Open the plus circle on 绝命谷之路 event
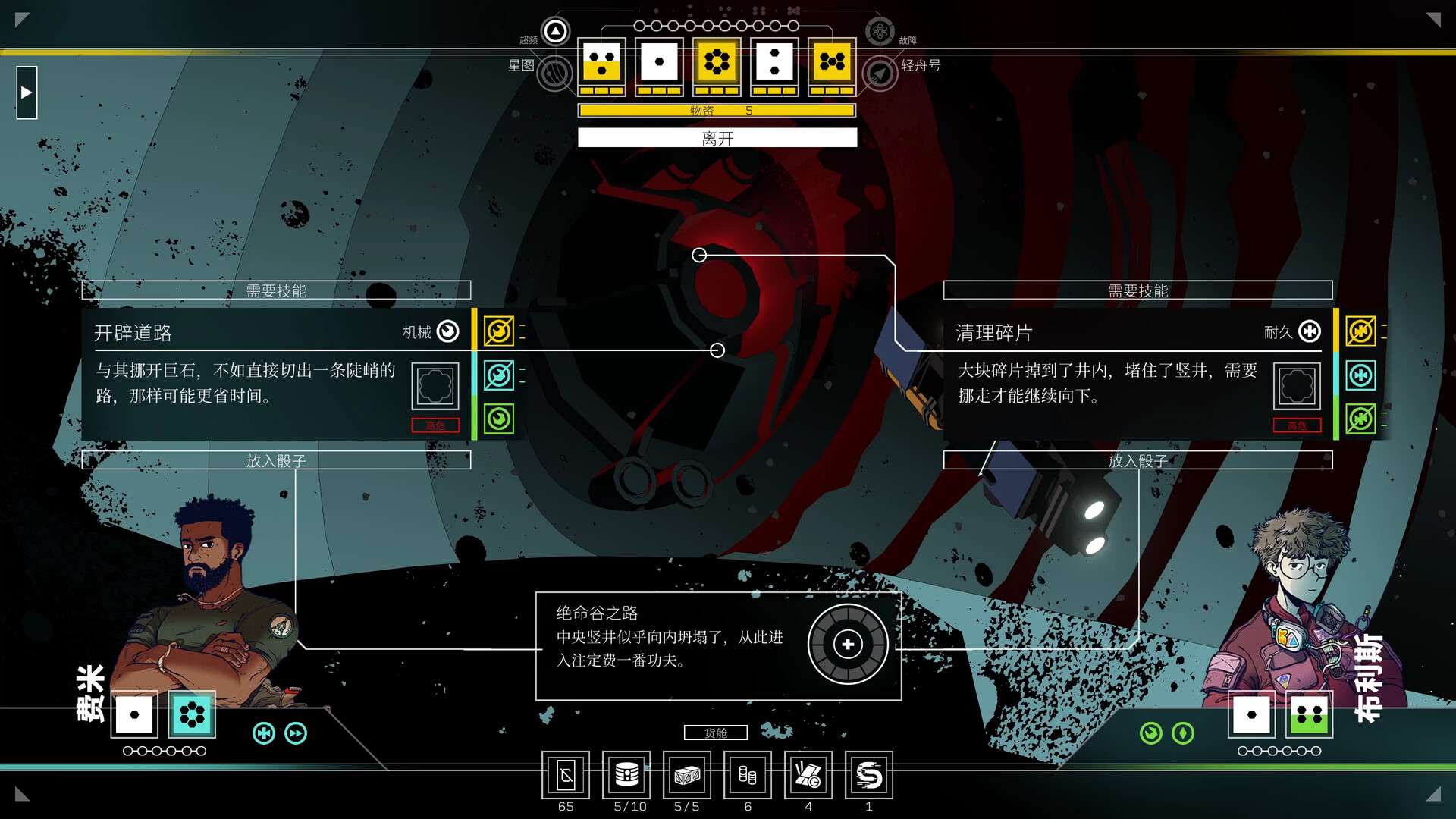The width and height of the screenshot is (1456, 819). click(x=847, y=643)
